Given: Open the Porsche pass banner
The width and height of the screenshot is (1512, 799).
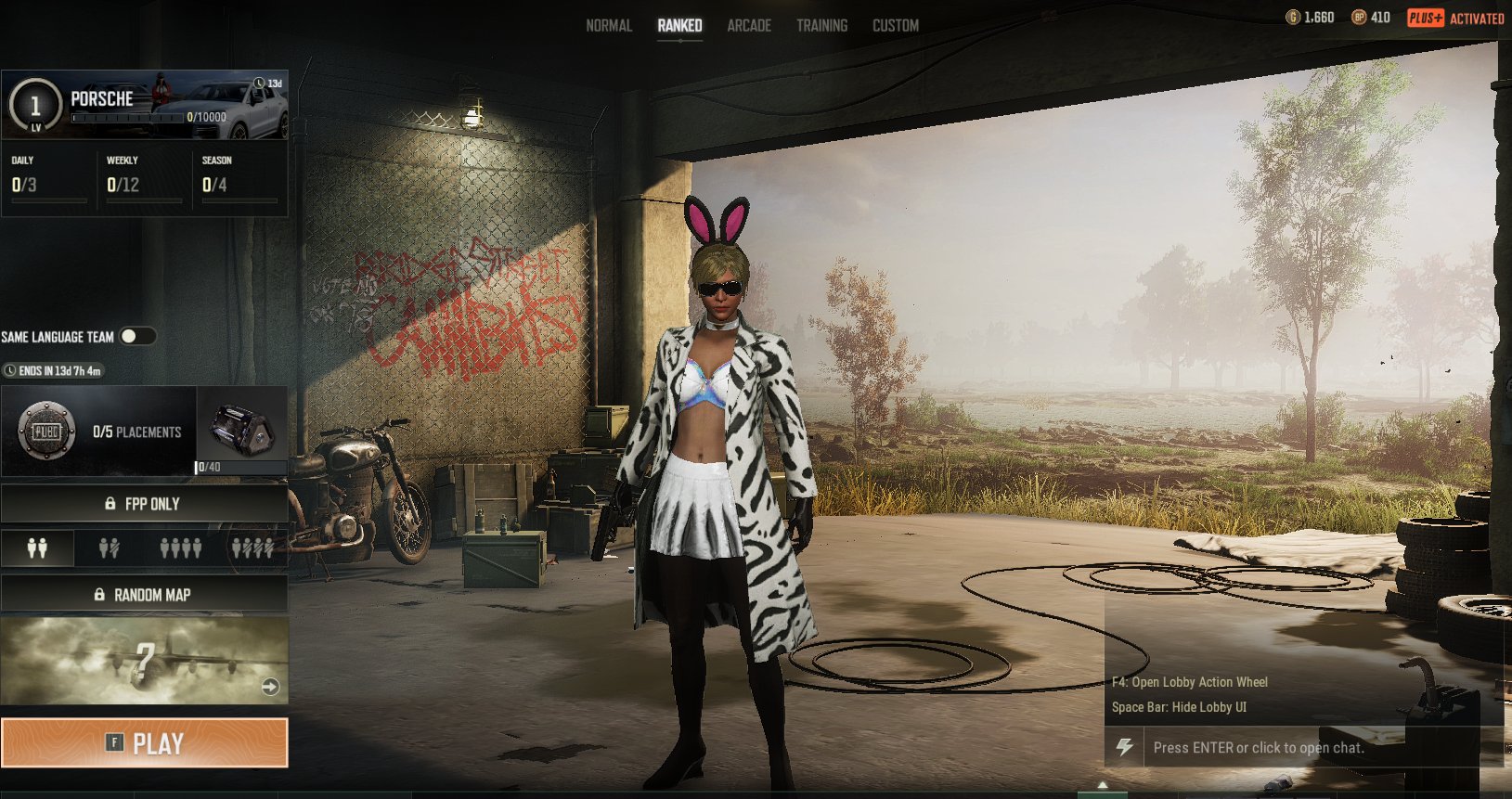Looking at the screenshot, I should 145,105.
